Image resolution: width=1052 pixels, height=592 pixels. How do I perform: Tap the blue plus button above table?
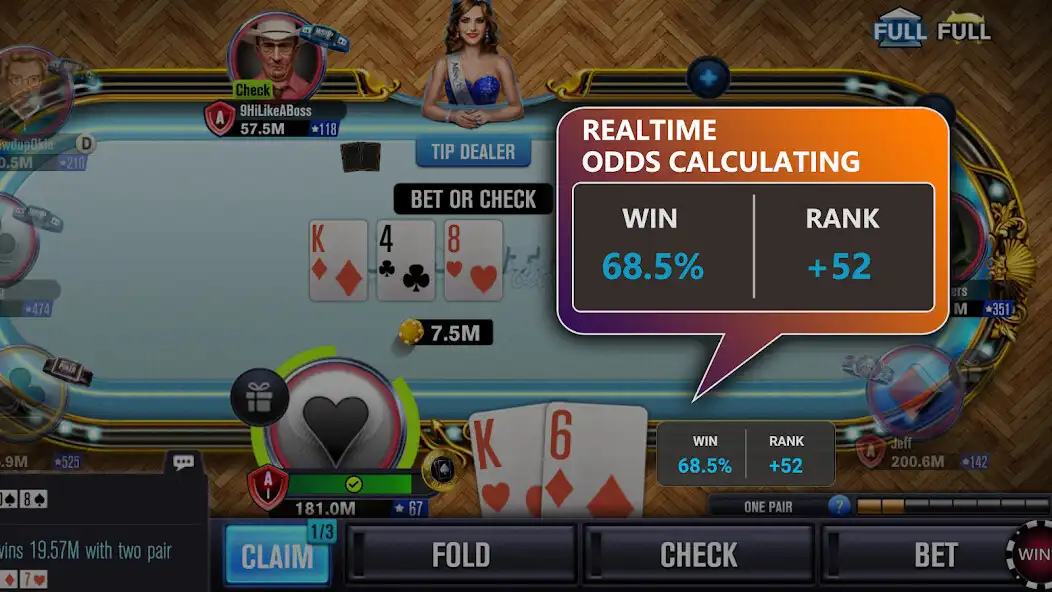click(x=708, y=76)
